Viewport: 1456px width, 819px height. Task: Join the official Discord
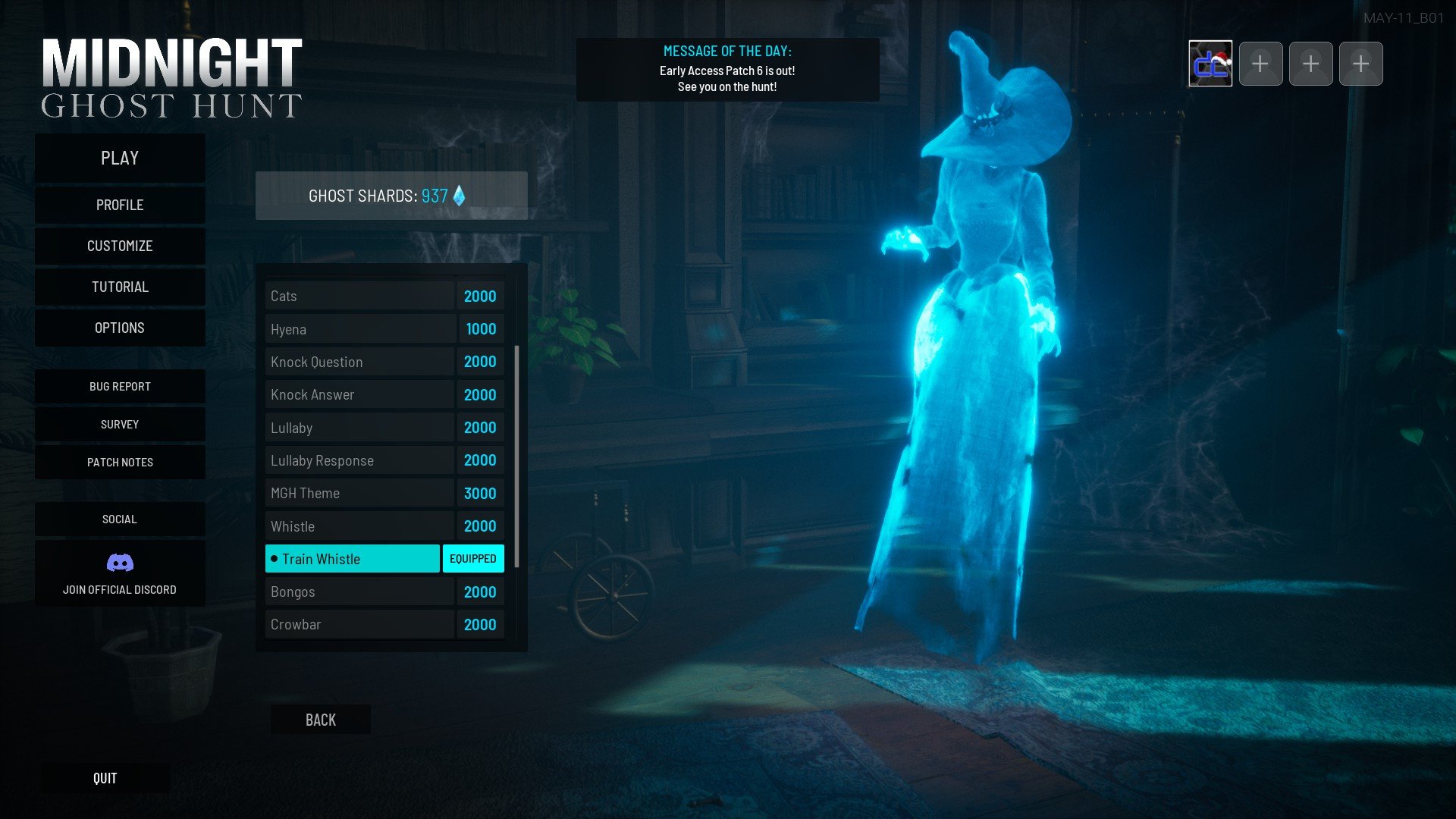[x=120, y=573]
